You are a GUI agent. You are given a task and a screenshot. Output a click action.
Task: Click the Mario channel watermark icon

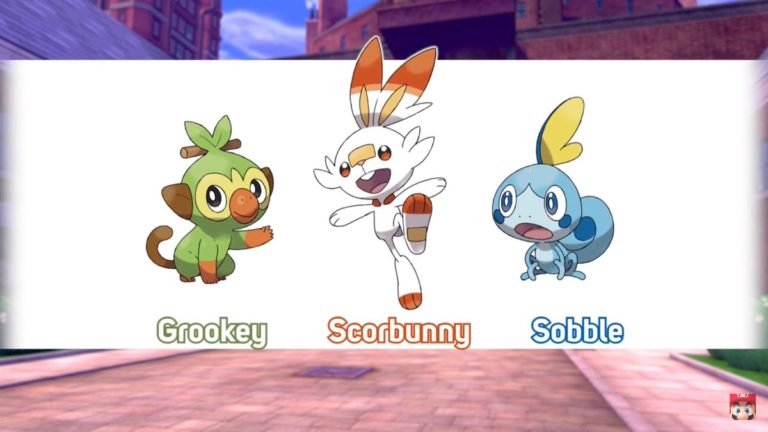741,407
